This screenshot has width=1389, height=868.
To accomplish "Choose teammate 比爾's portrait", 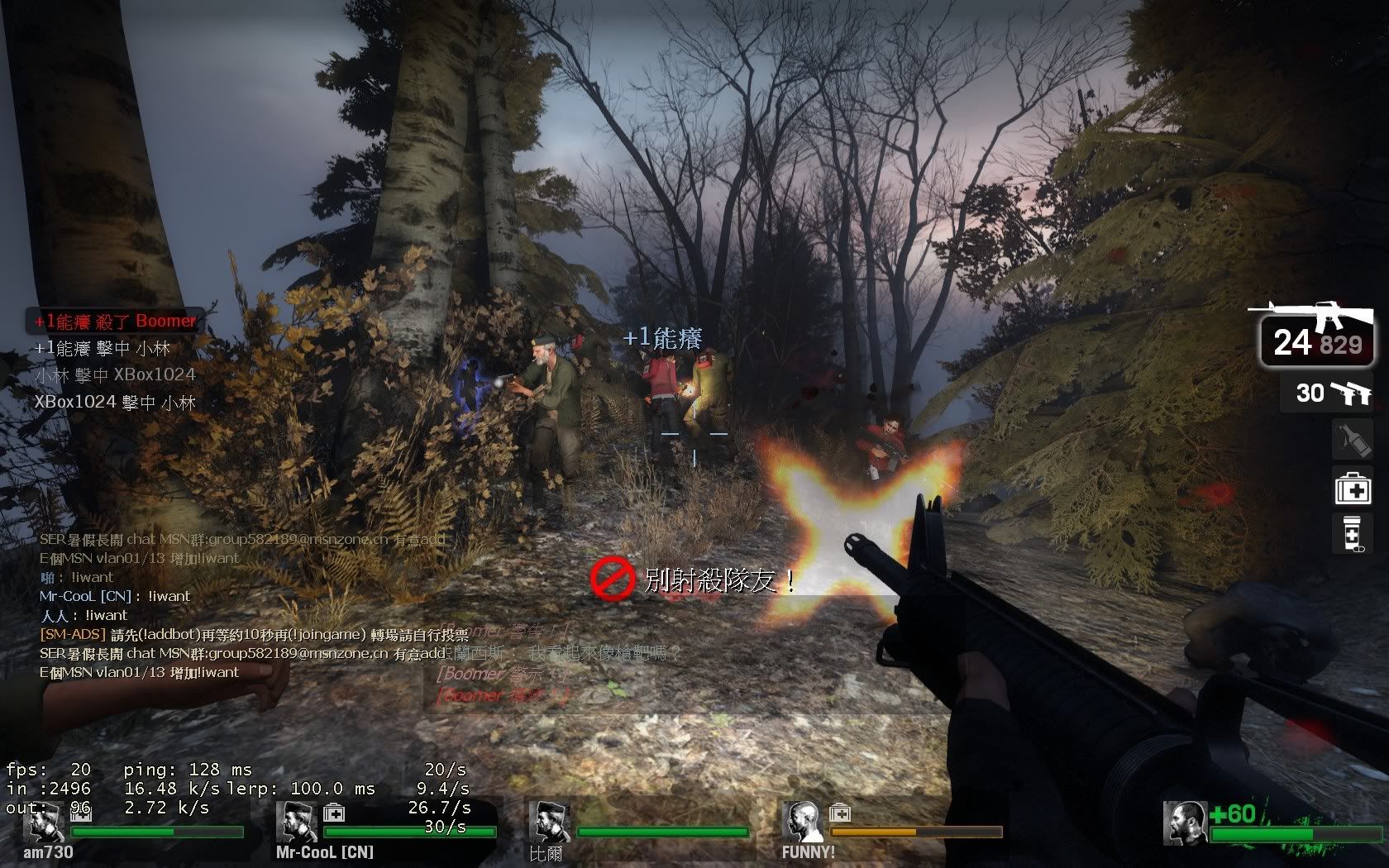I will click(549, 821).
